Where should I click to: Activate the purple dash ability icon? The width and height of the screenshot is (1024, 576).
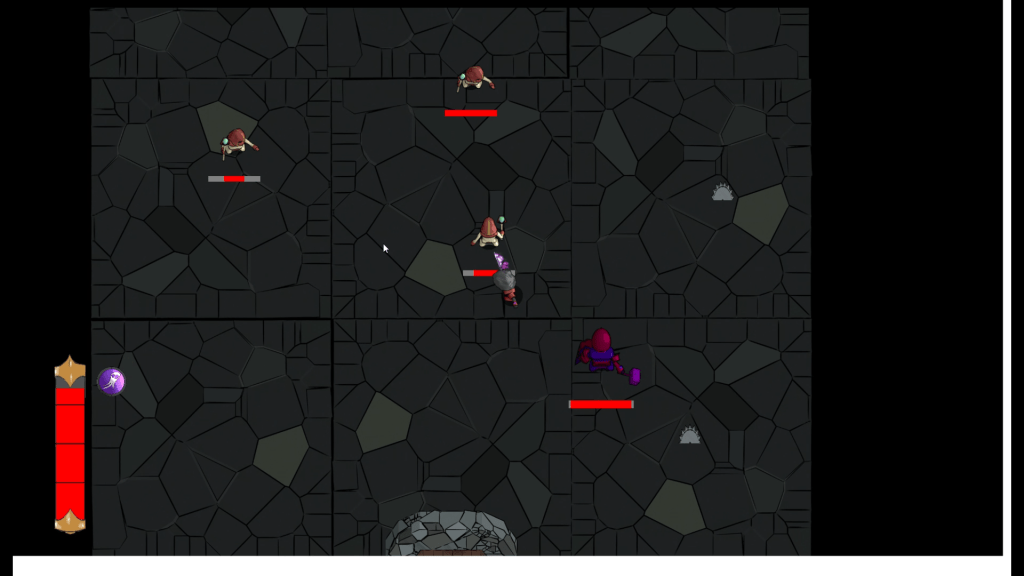pos(111,381)
